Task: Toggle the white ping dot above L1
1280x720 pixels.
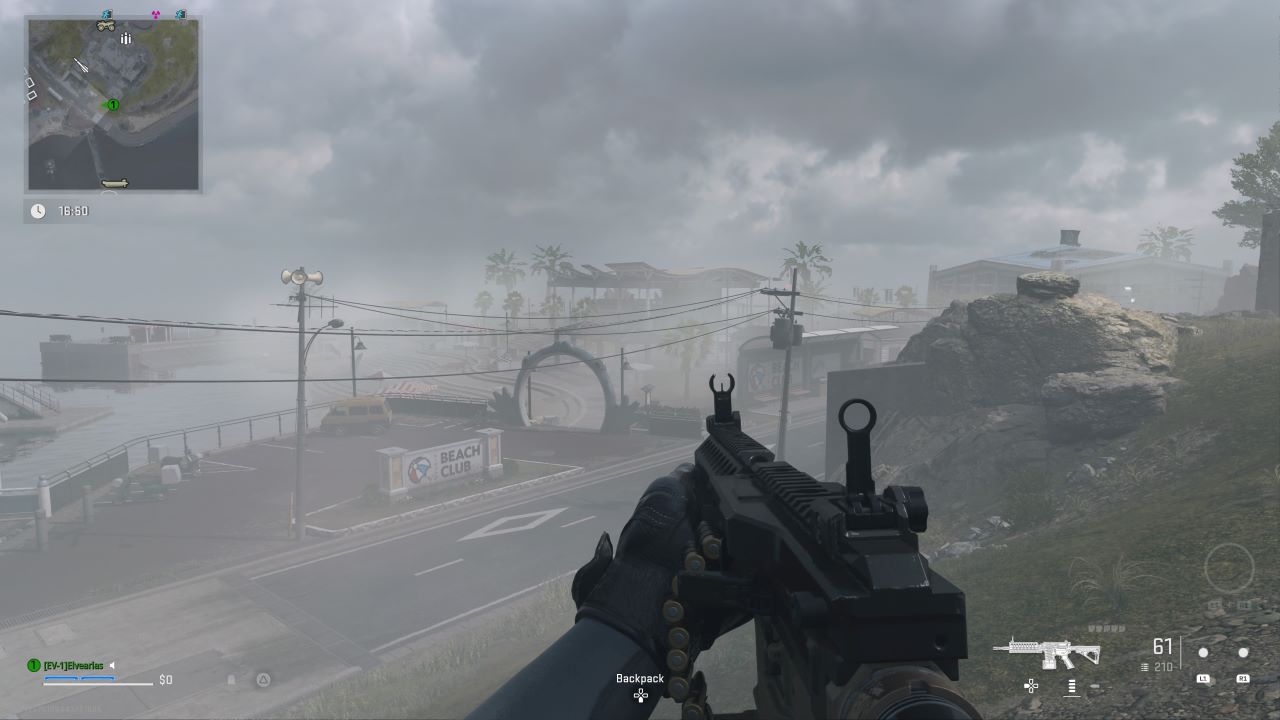Action: (1203, 652)
